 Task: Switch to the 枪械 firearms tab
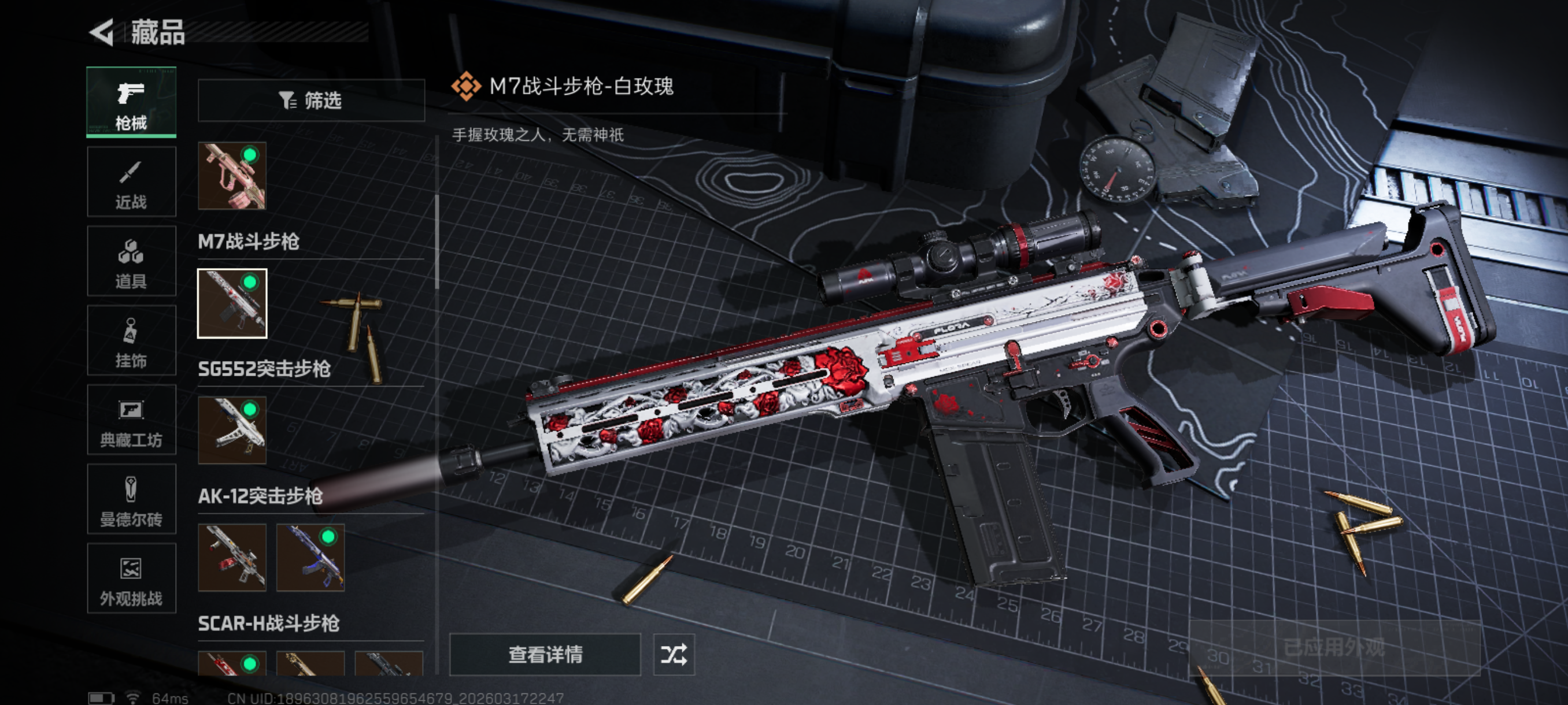(x=131, y=102)
